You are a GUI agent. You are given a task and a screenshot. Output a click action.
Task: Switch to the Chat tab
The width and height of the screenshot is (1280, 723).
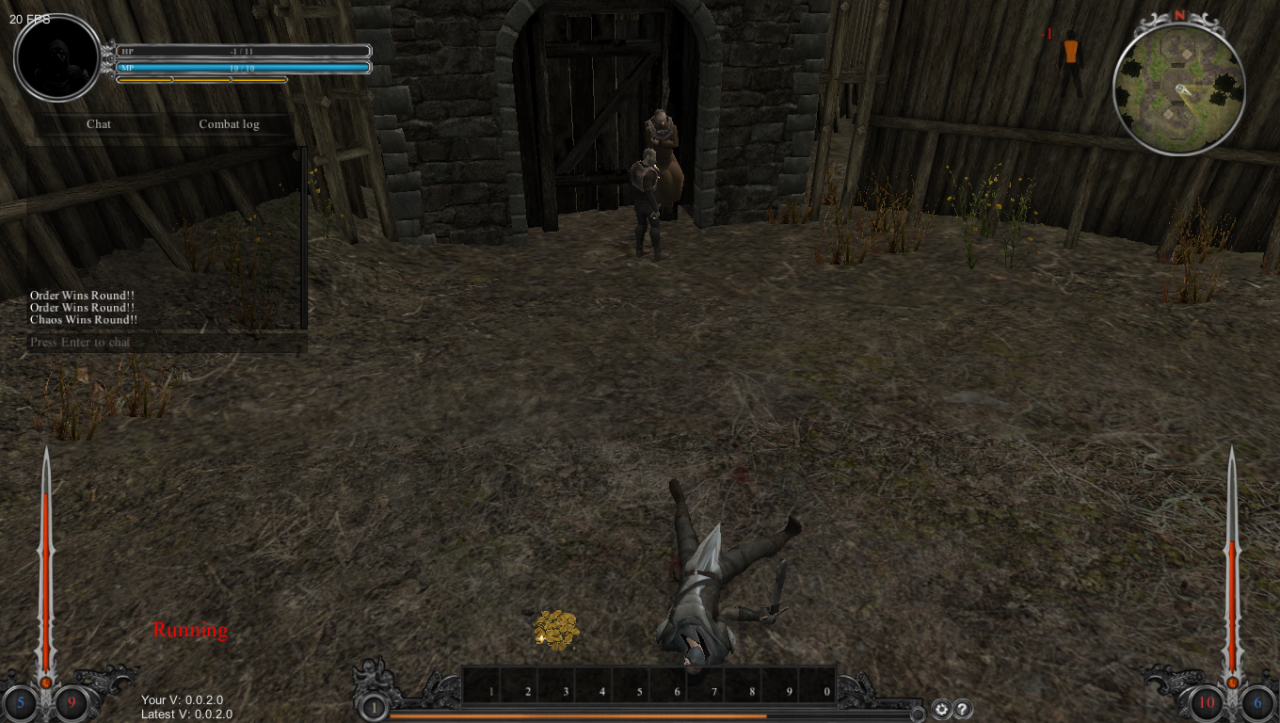point(98,124)
